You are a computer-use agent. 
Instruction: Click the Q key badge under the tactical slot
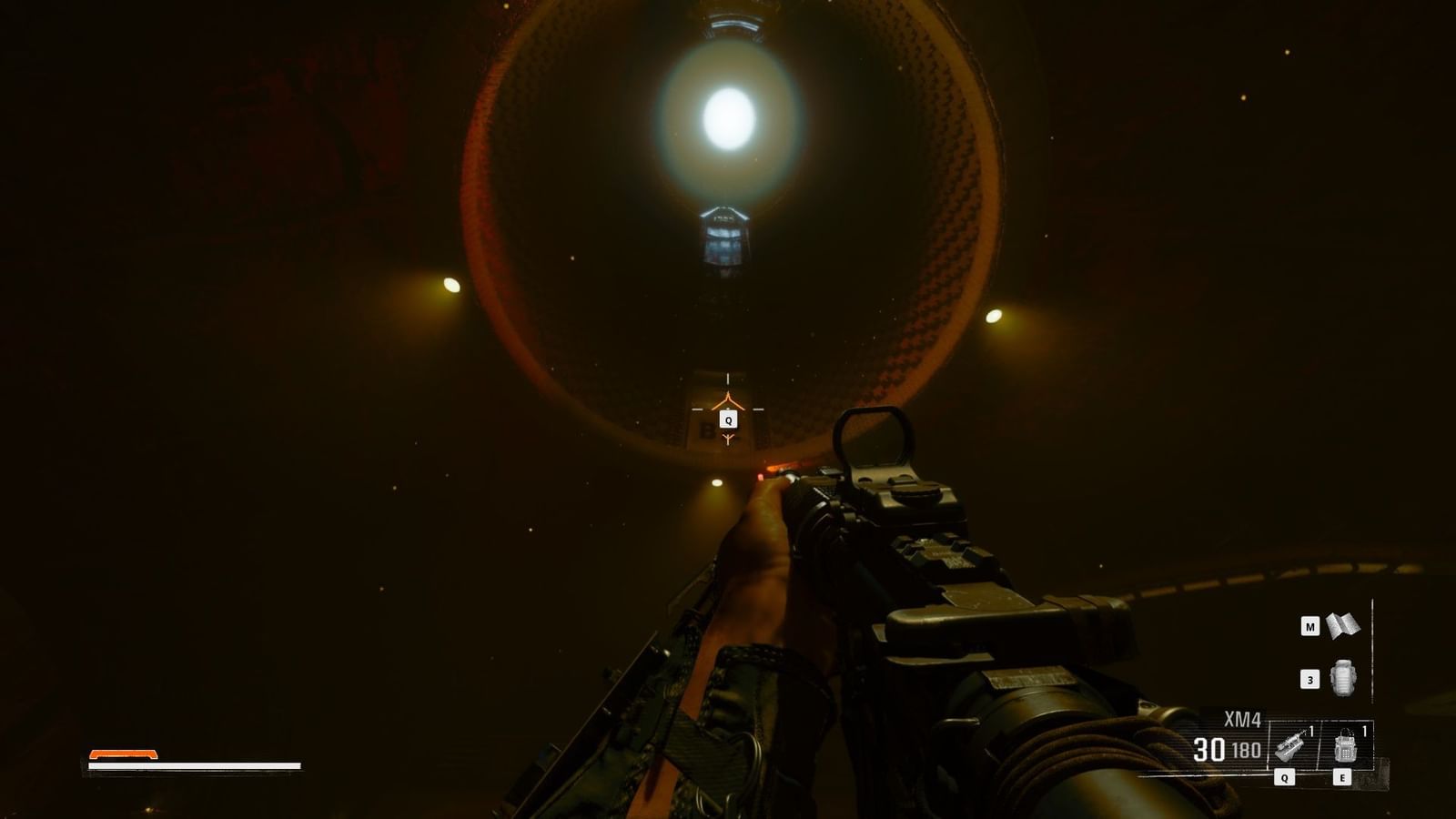(x=1284, y=776)
